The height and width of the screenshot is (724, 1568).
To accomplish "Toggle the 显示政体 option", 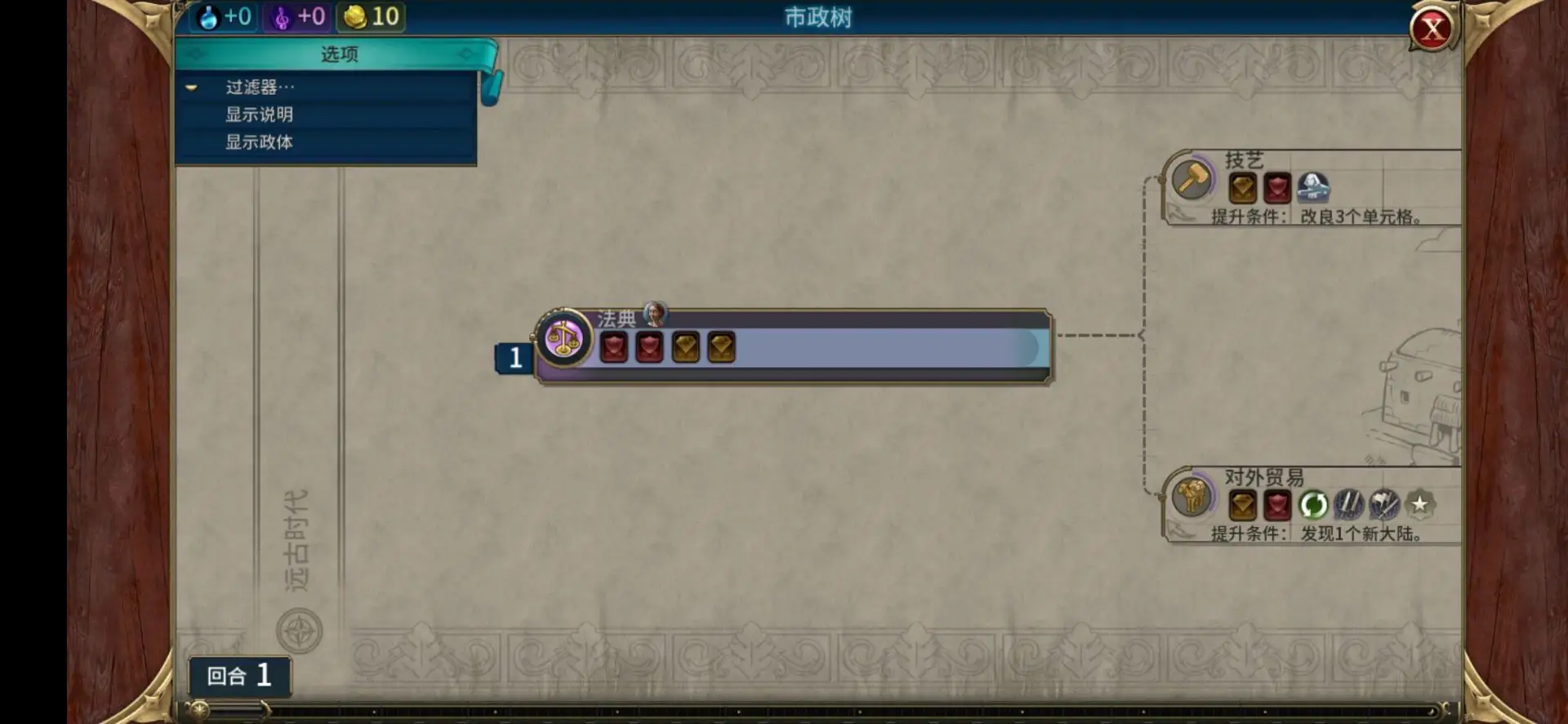I will click(260, 142).
